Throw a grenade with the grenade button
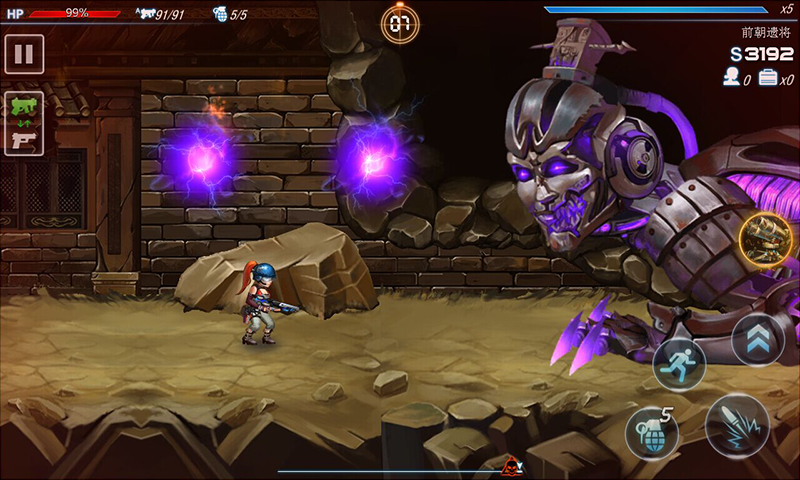The height and width of the screenshot is (480, 800). (651, 432)
